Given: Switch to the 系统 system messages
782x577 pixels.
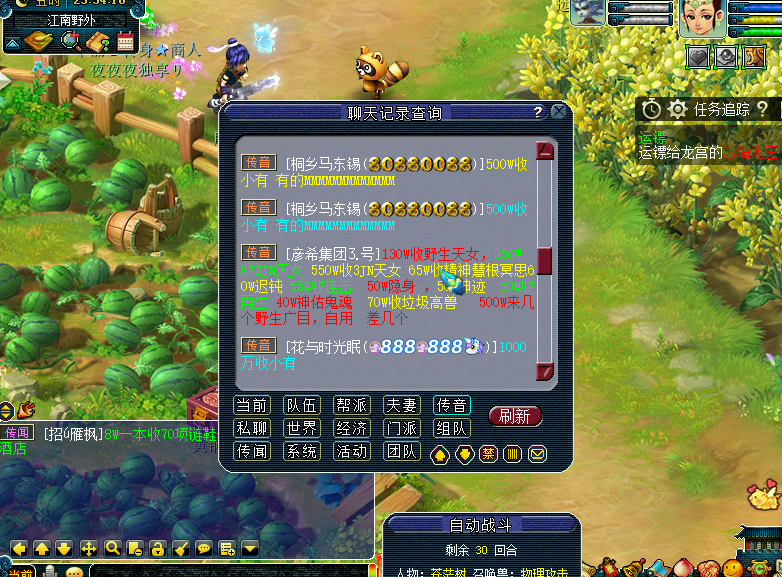Looking at the screenshot, I should [302, 451].
